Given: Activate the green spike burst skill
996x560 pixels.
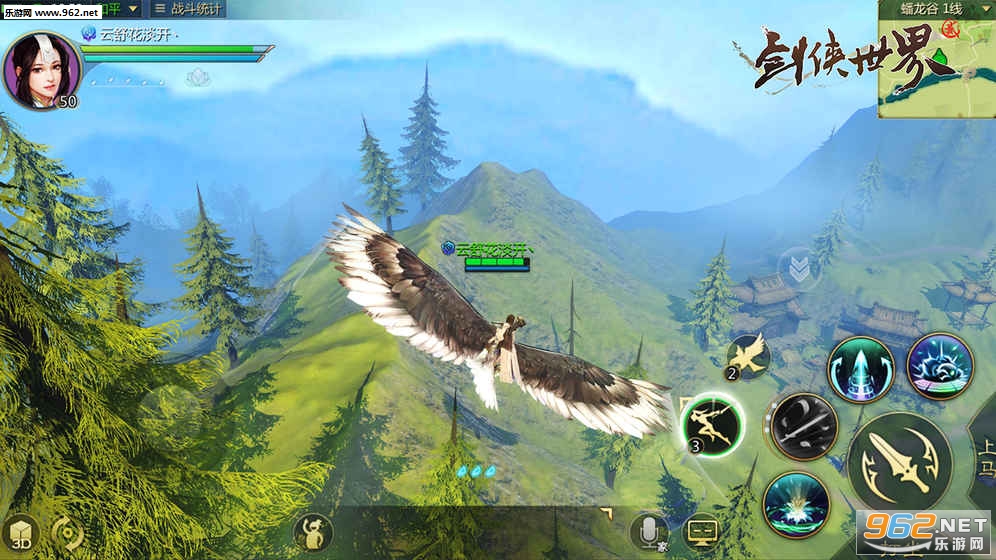Looking at the screenshot, I should [860, 369].
